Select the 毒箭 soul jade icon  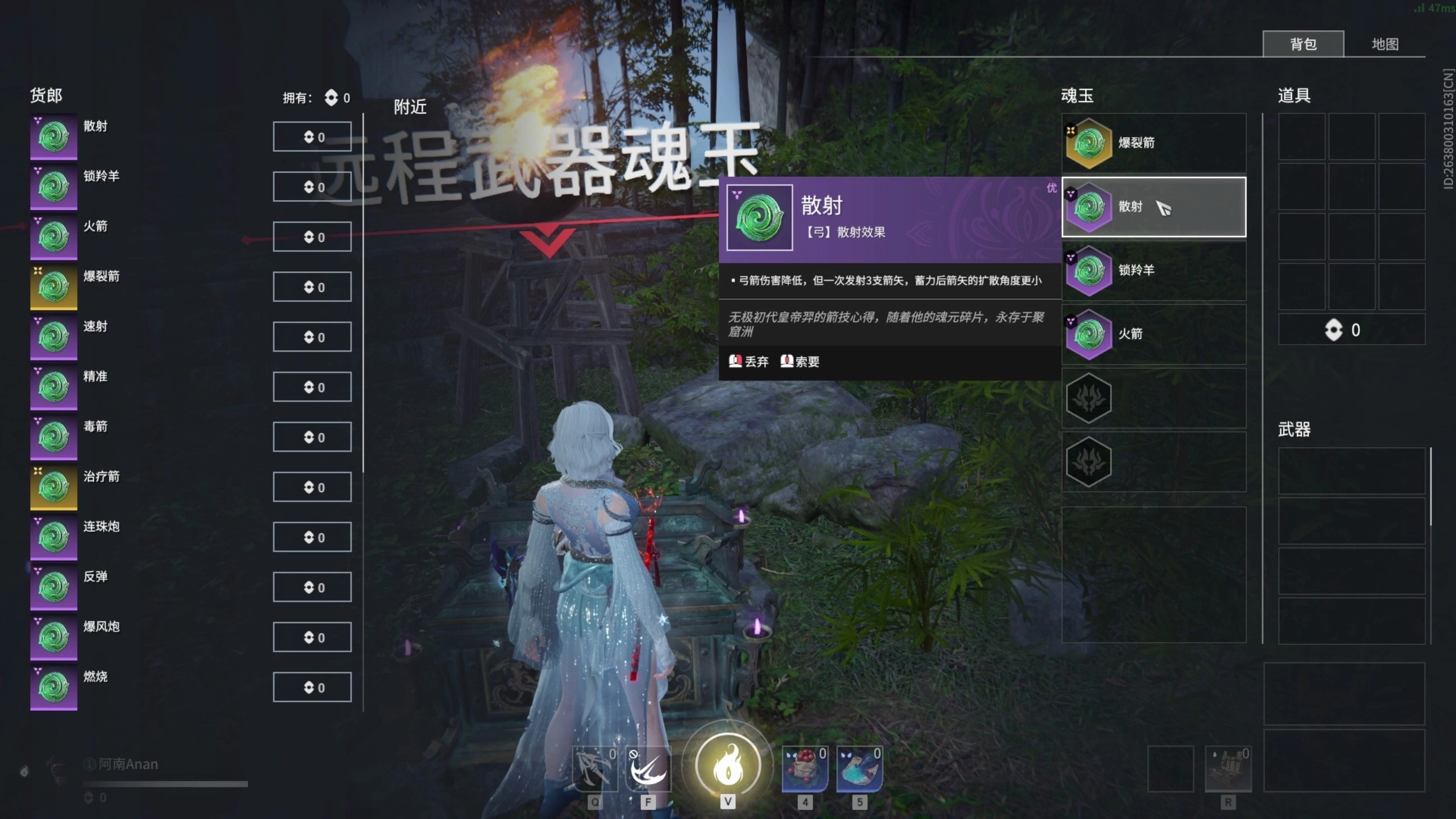pos(54,436)
